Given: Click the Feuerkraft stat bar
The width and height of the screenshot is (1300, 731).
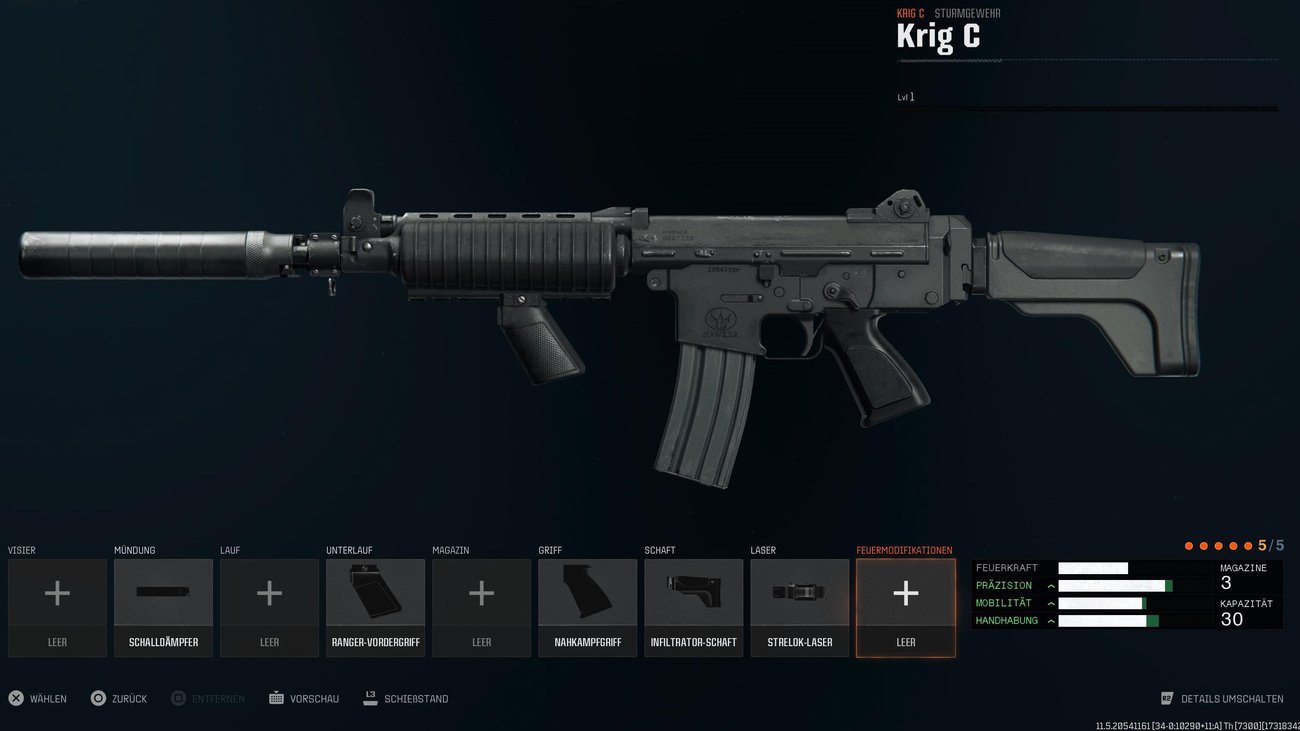Looking at the screenshot, I should pos(1093,566).
